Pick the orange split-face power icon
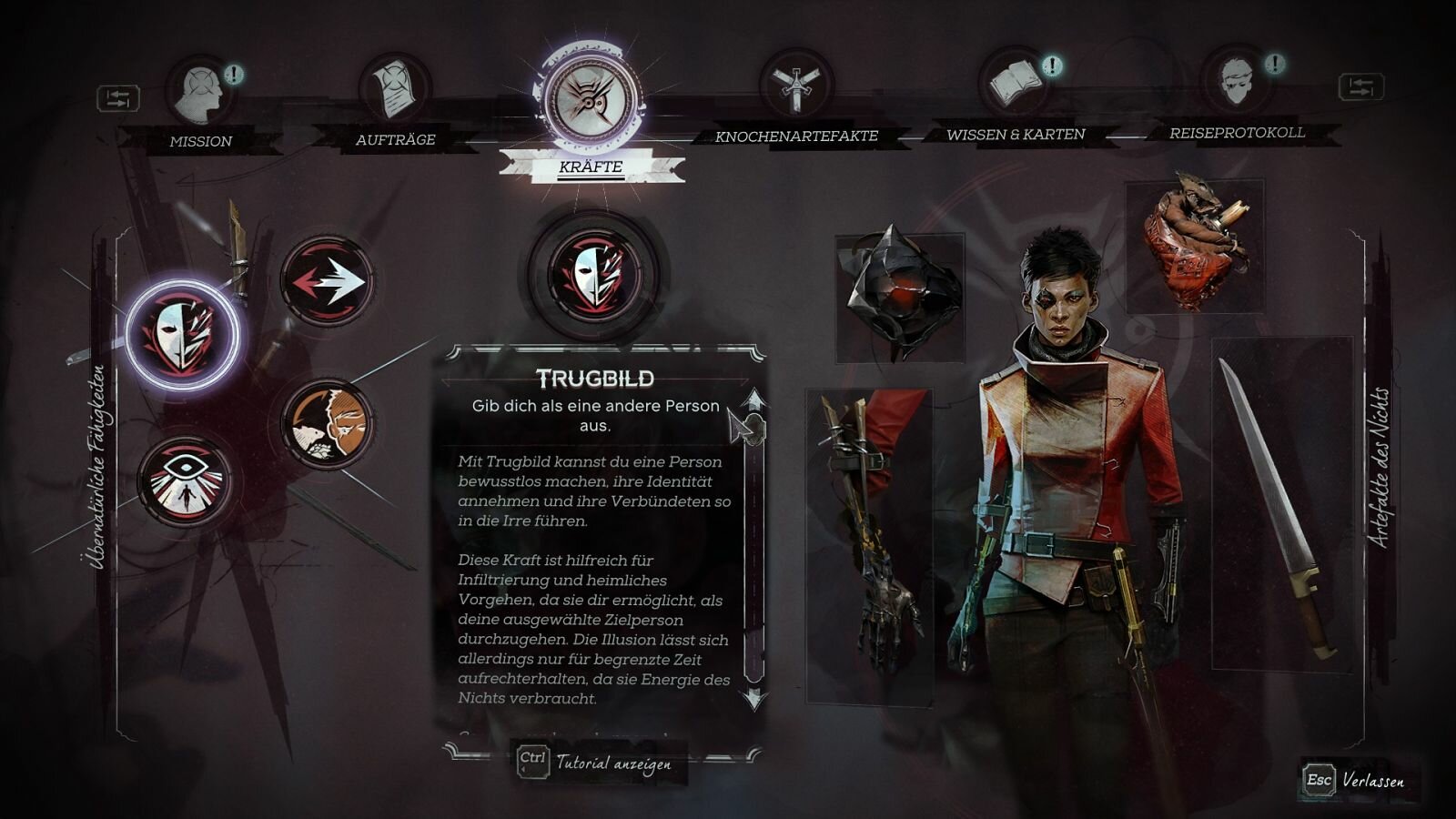 click(x=328, y=424)
